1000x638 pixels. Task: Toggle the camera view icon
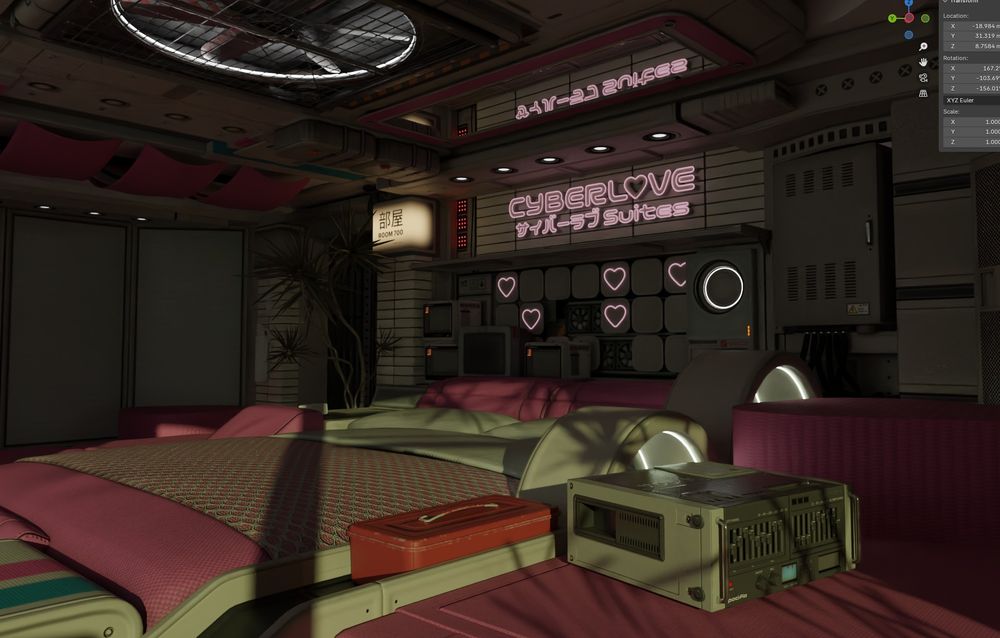coord(924,78)
